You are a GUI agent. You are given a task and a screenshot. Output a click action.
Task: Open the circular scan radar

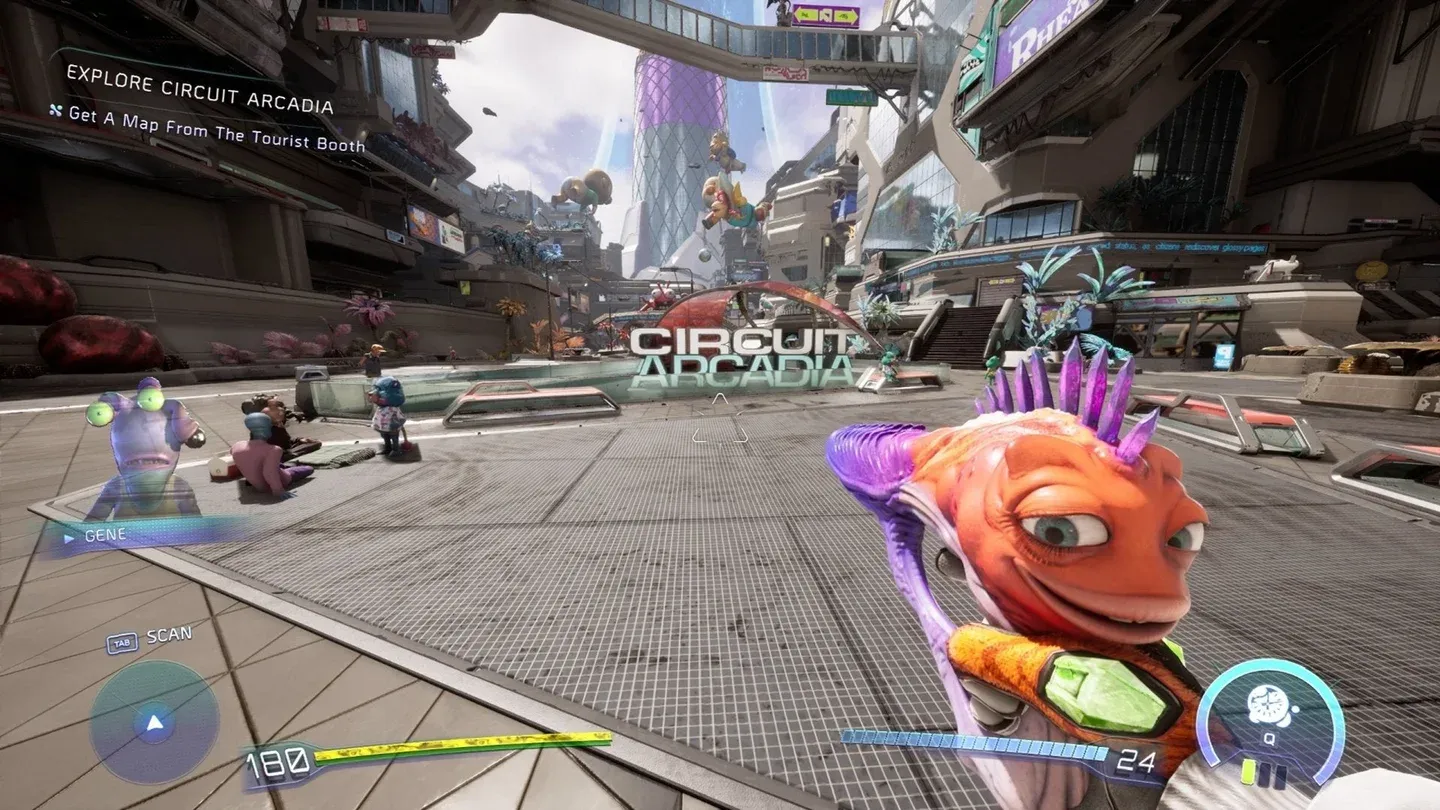tap(154, 722)
